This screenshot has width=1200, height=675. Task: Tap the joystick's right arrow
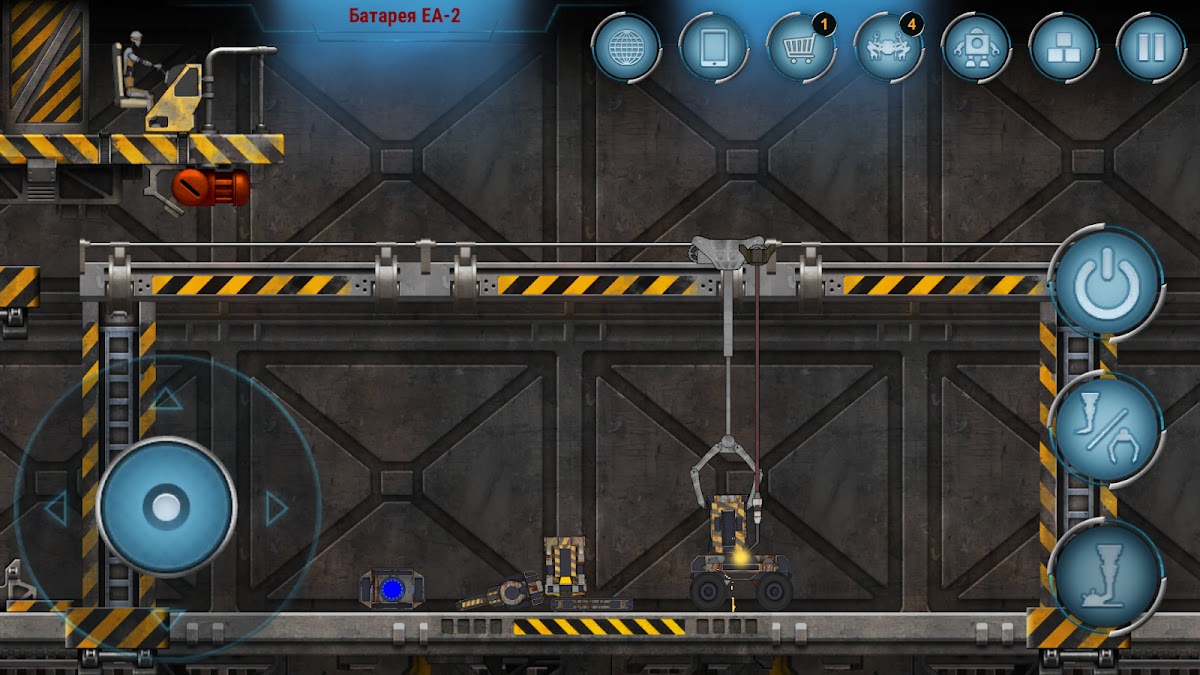click(276, 509)
